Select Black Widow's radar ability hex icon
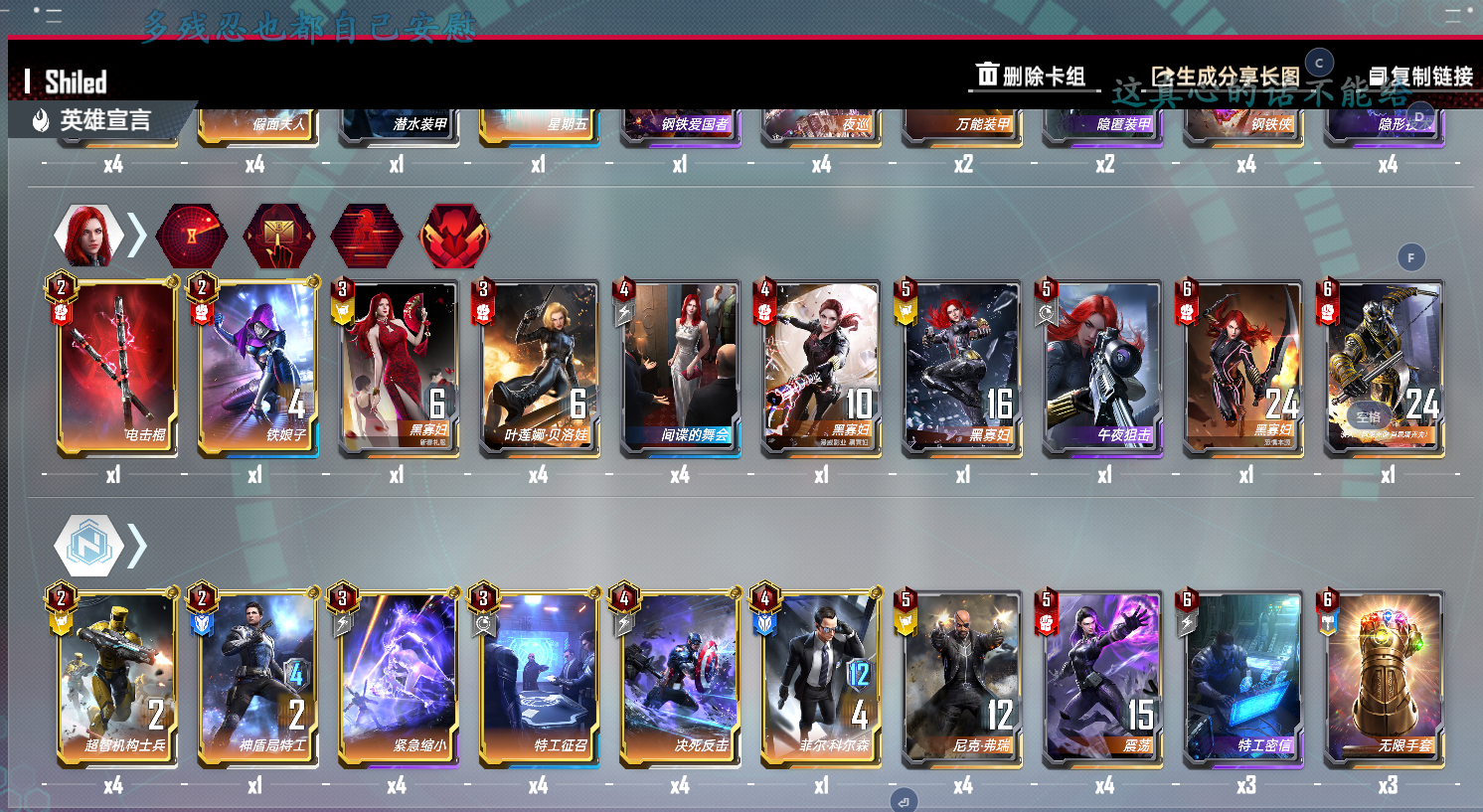Viewport: 1483px width, 812px height. 192,236
